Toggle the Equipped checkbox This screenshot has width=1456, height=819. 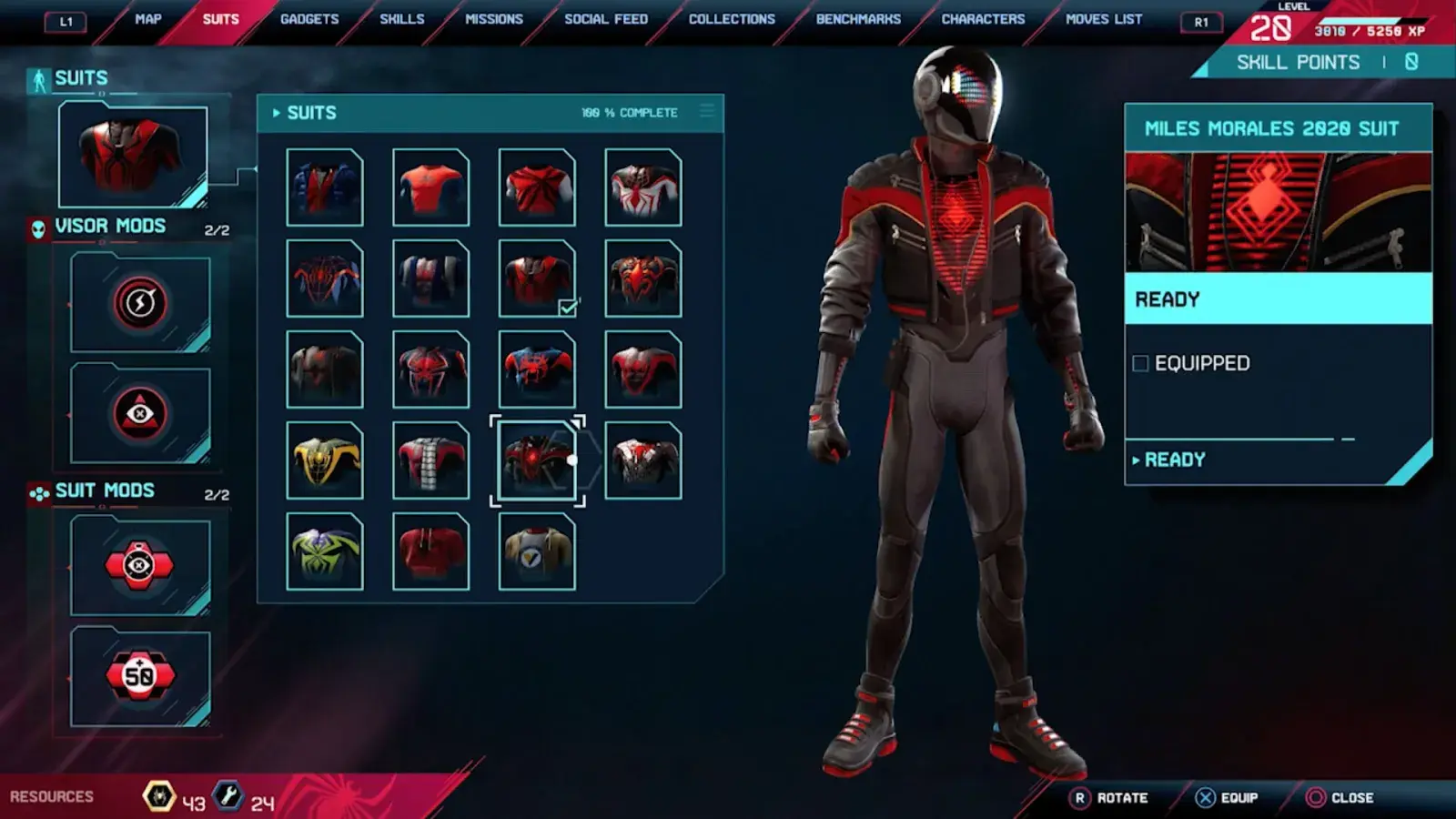(1140, 364)
